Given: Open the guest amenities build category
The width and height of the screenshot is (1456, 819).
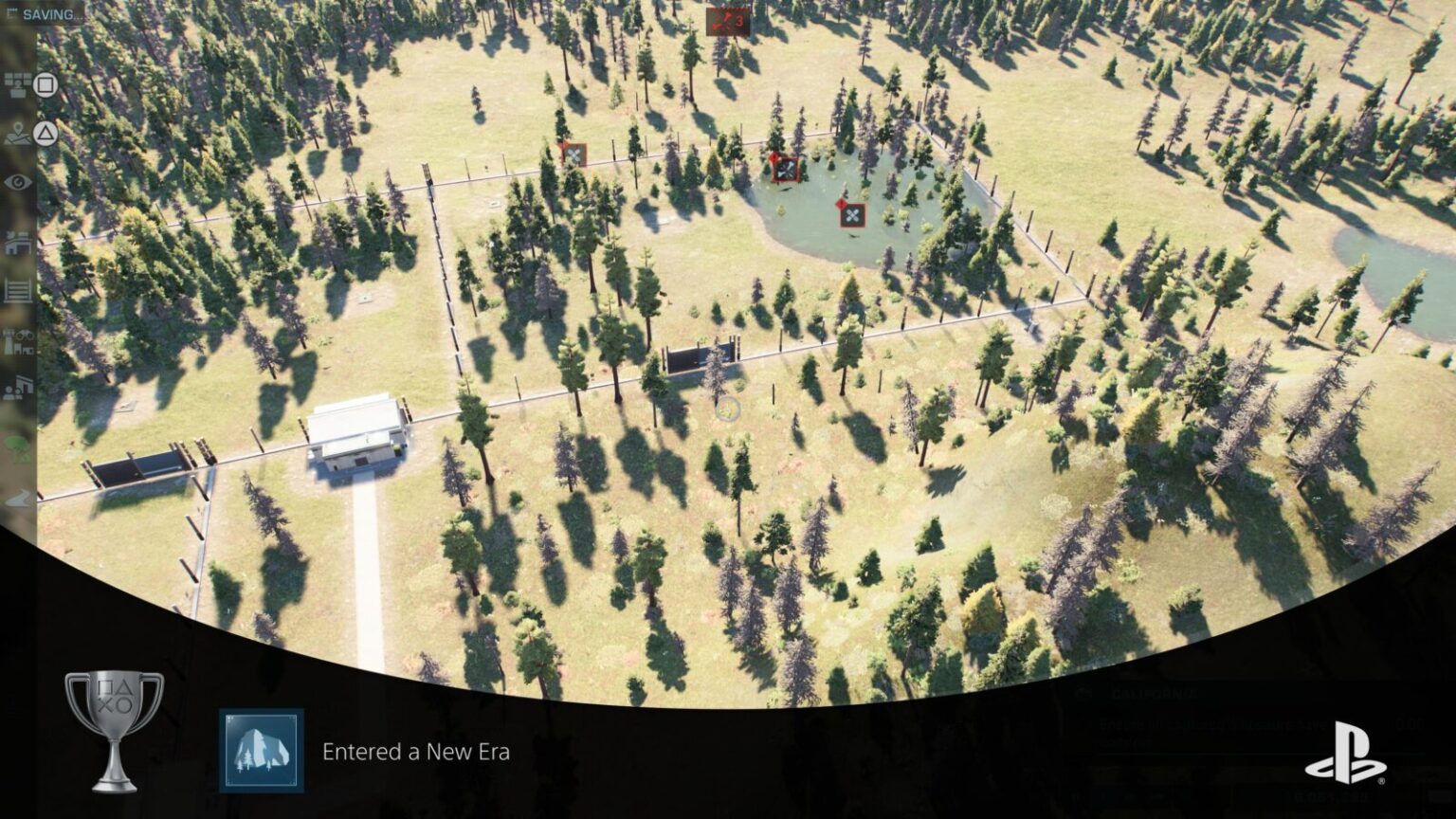Looking at the screenshot, I should click(x=18, y=389).
